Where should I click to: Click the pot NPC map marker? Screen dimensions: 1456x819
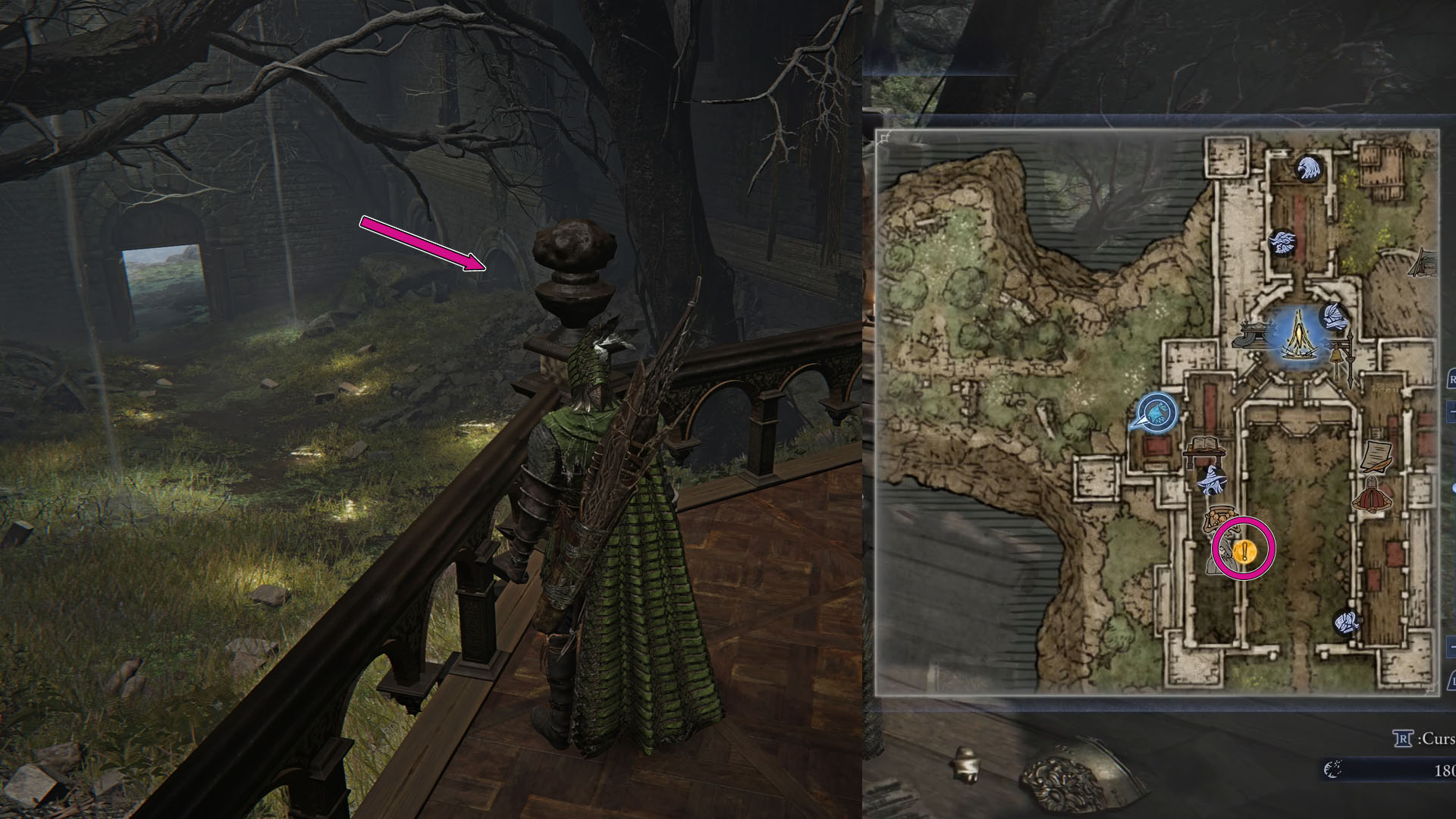coord(1220,514)
